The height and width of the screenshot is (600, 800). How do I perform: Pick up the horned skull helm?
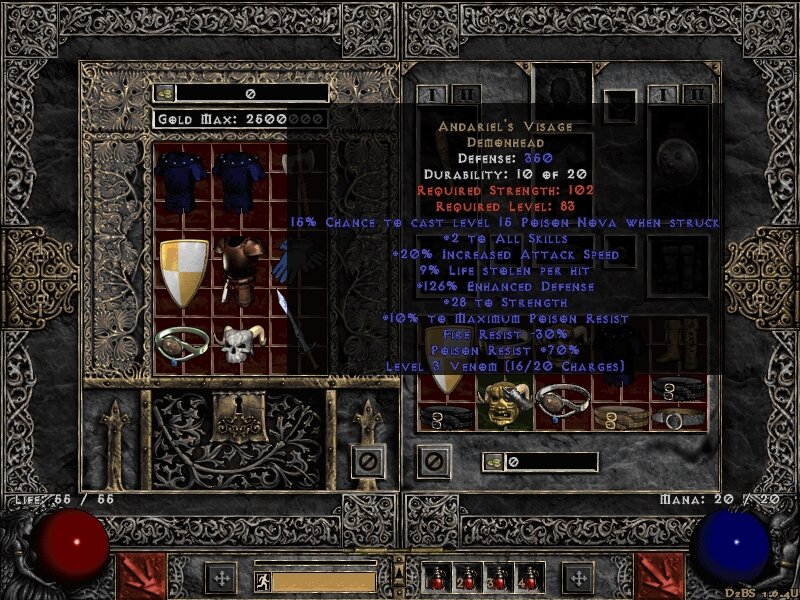click(241, 345)
